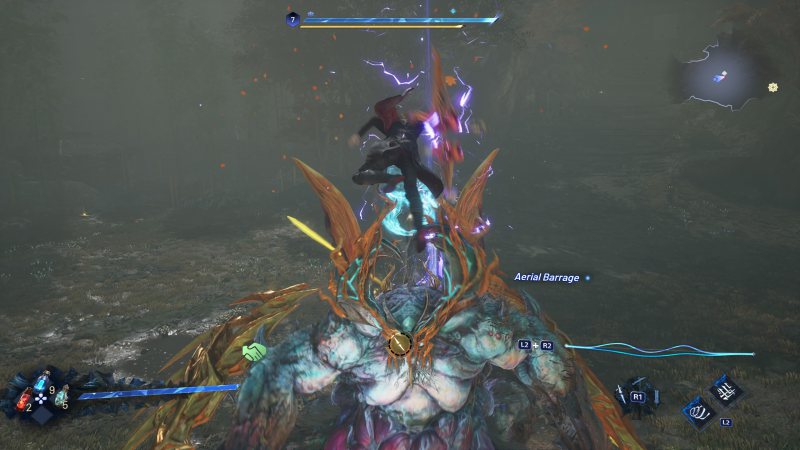The width and height of the screenshot is (800, 450).
Task: Select the teal potion with count 5
Action: pyautogui.click(x=61, y=397)
